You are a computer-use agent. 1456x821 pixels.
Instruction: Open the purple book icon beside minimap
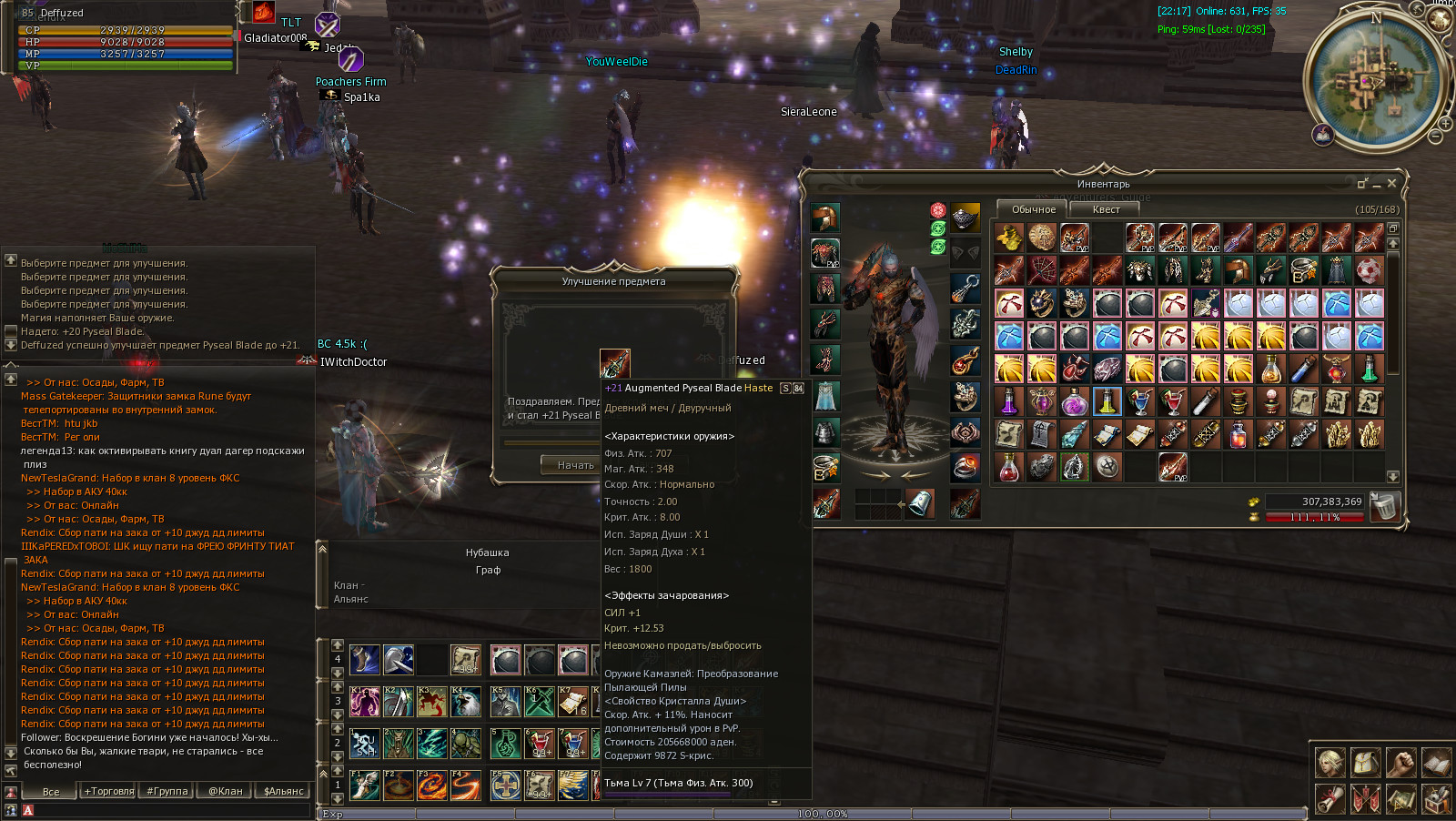(x=1323, y=135)
